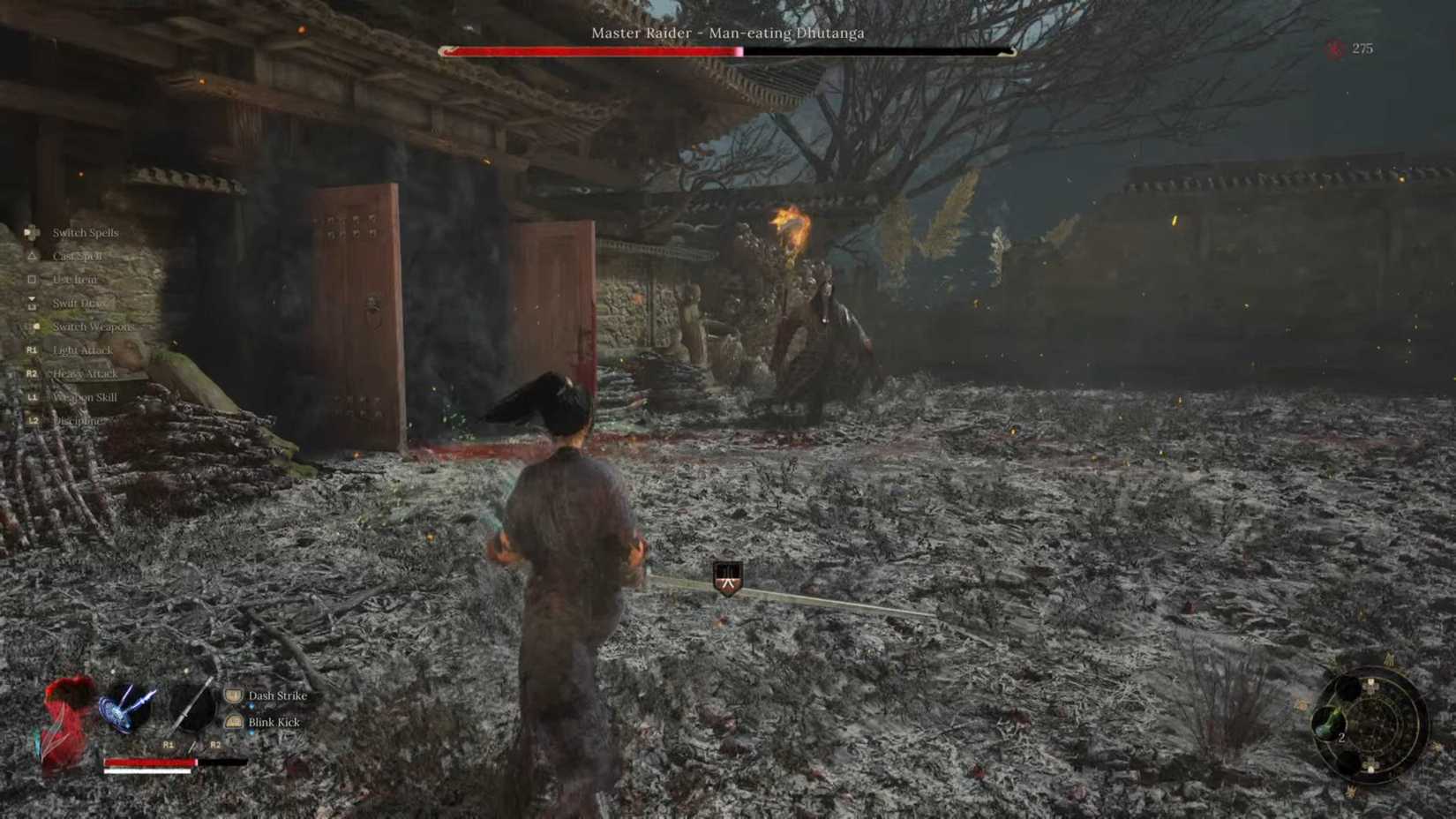Expand the spell wheel in bottom-right corner
Screen dimensions: 1456x819
[x=1370, y=724]
